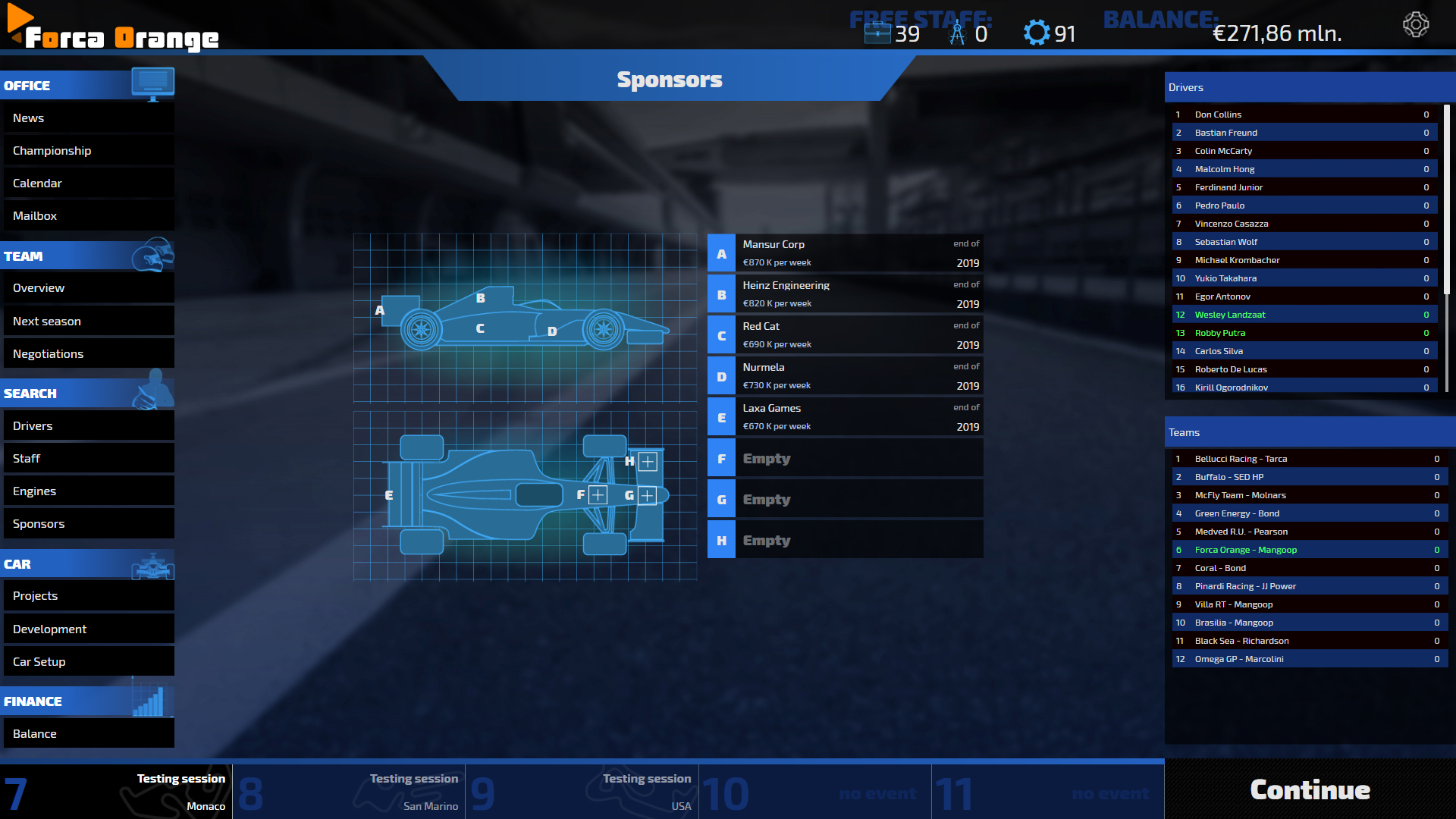Select the Red Cat sponsor slot
This screenshot has width=1456, height=819.
click(x=845, y=335)
